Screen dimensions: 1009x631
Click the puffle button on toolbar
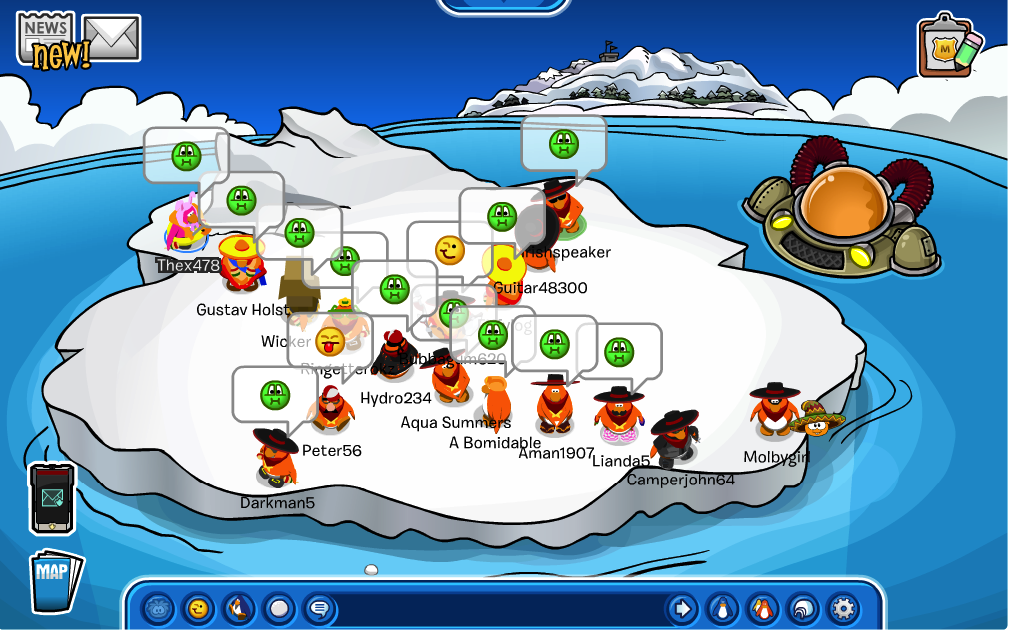coord(159,607)
